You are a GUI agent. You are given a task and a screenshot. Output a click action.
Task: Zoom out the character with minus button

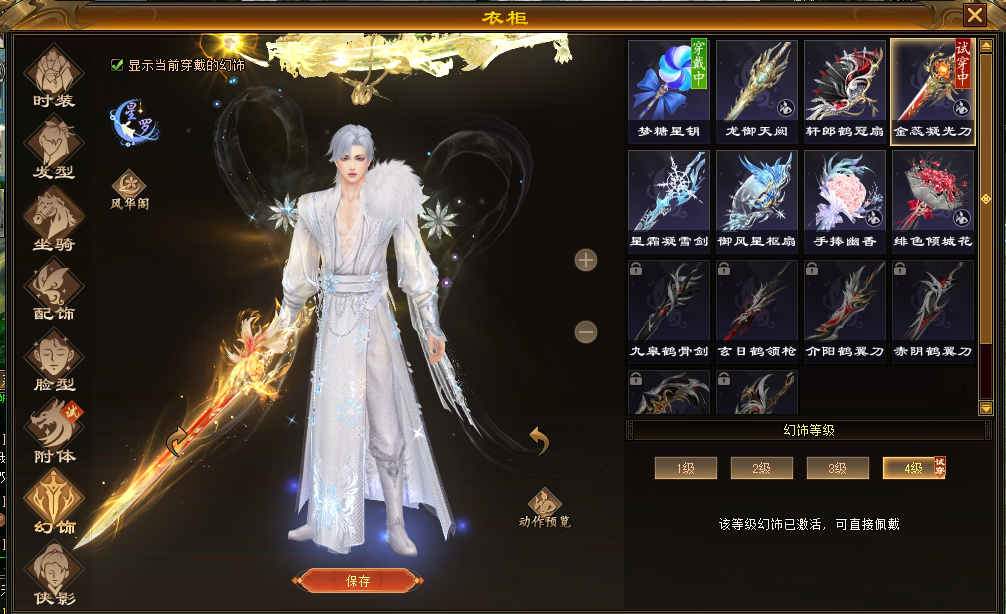tap(586, 332)
